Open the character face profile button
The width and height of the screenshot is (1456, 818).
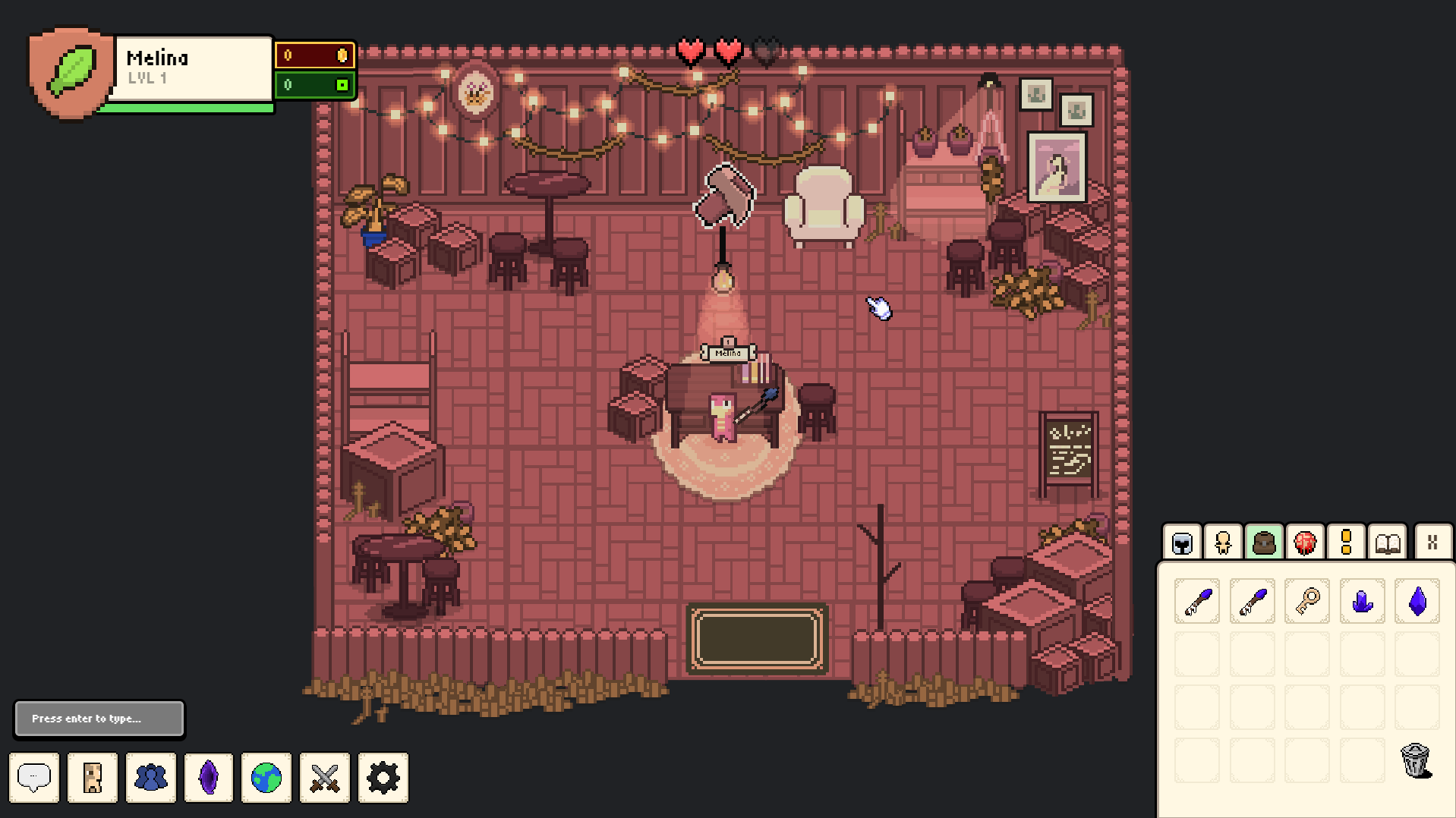pos(93,777)
